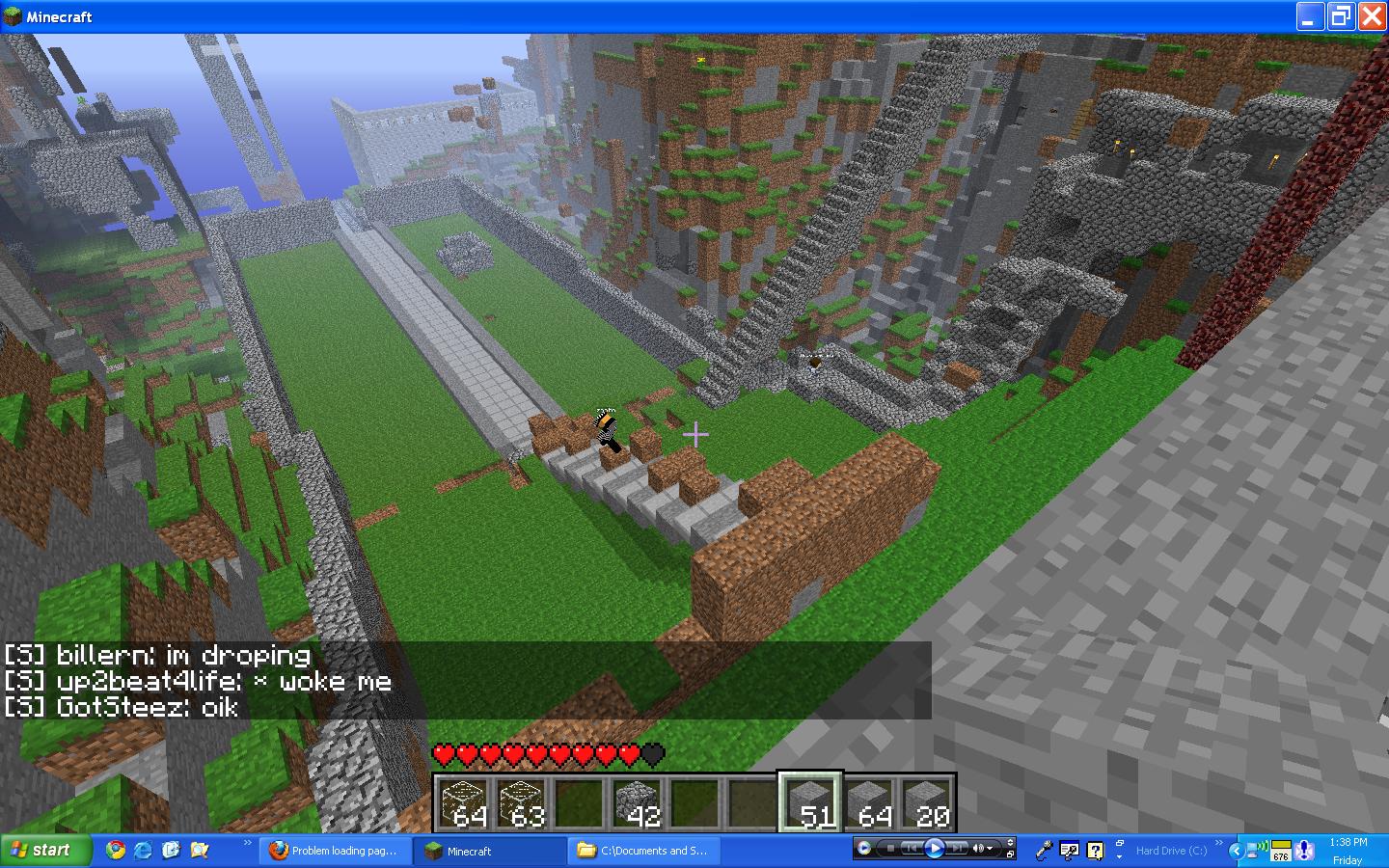
Task: Click the network icon in the system tray
Action: click(x=1251, y=851)
